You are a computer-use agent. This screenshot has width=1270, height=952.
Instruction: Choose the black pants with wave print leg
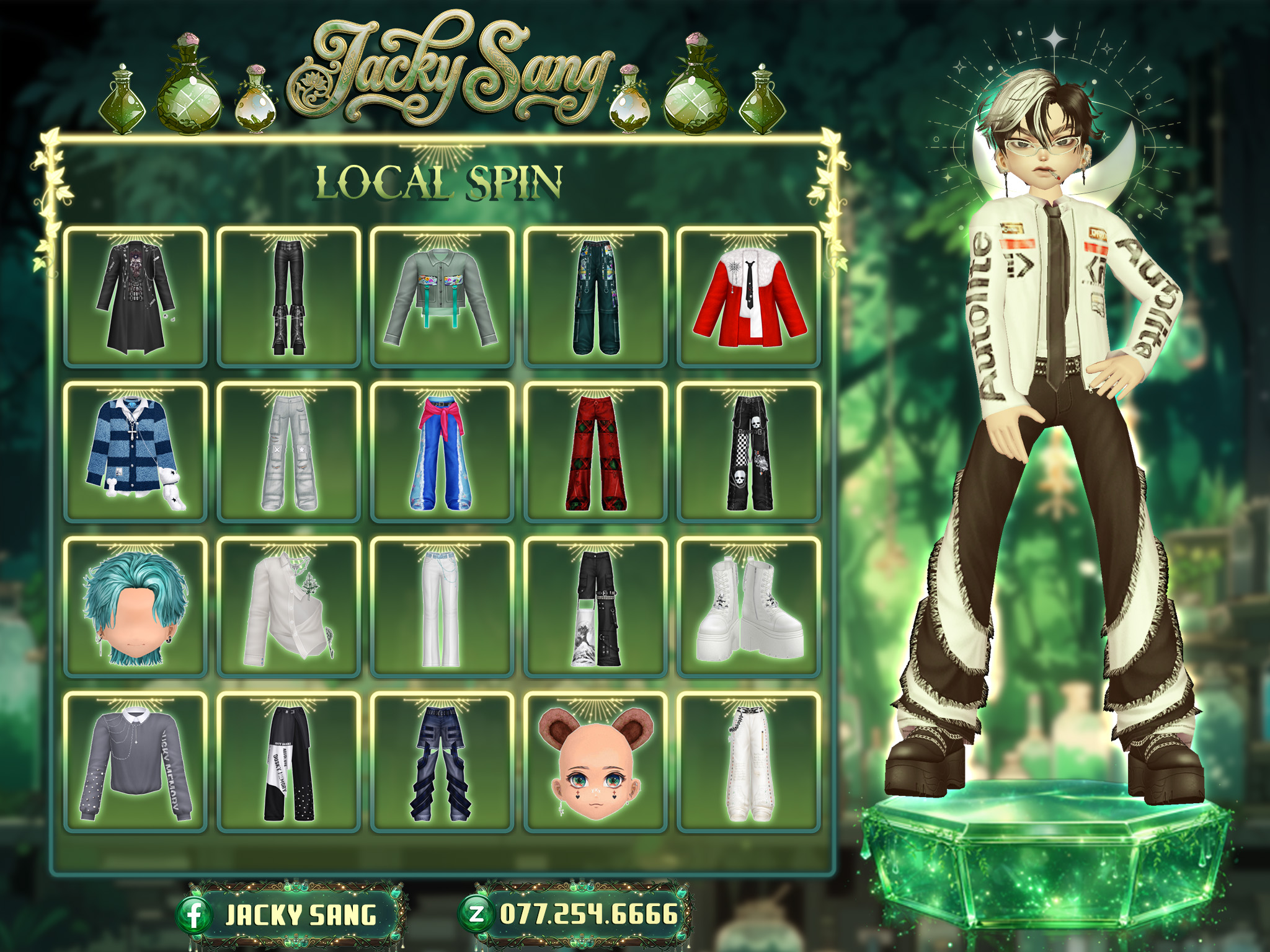pyautogui.click(x=595, y=607)
